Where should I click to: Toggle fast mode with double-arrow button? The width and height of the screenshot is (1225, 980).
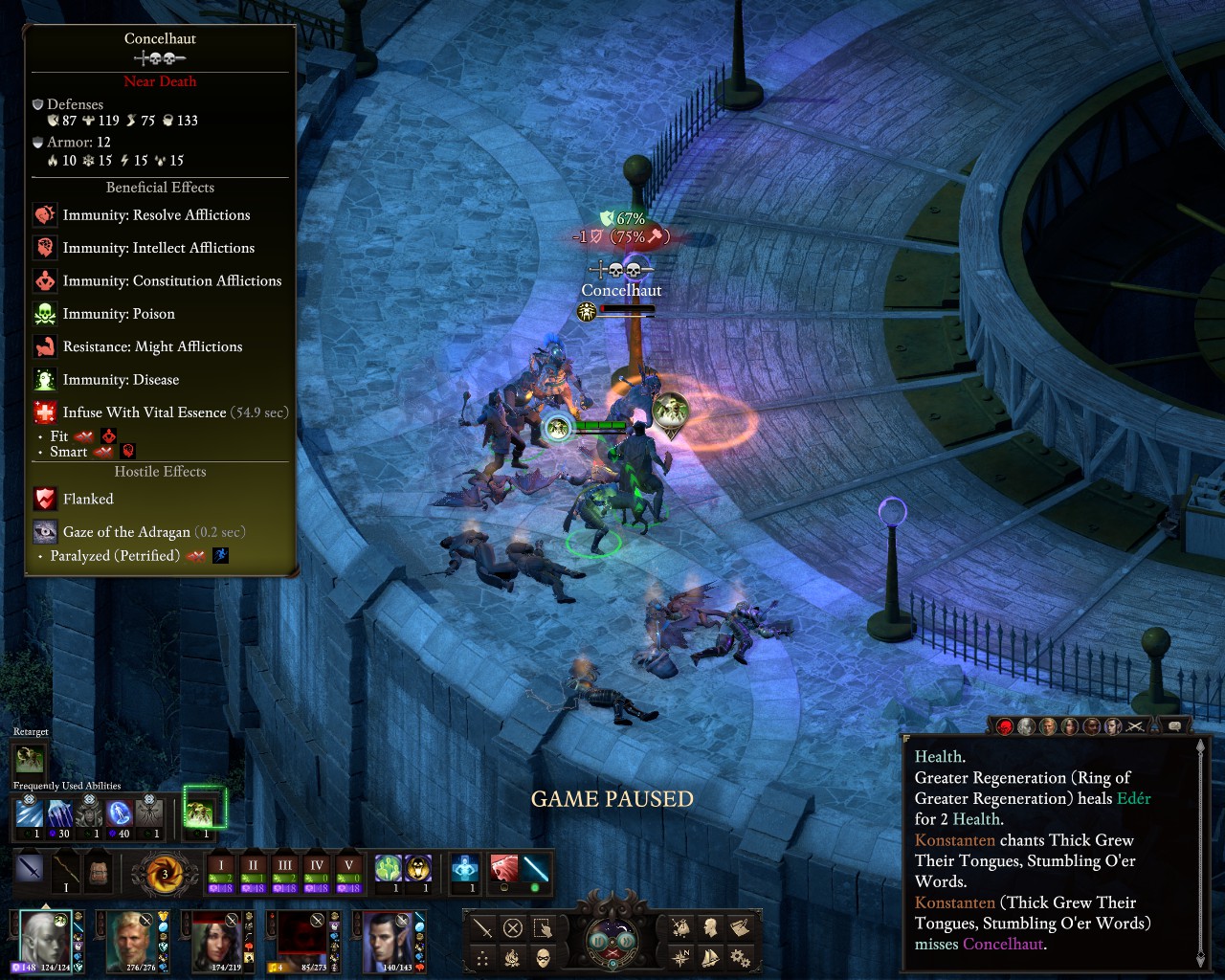(x=627, y=940)
